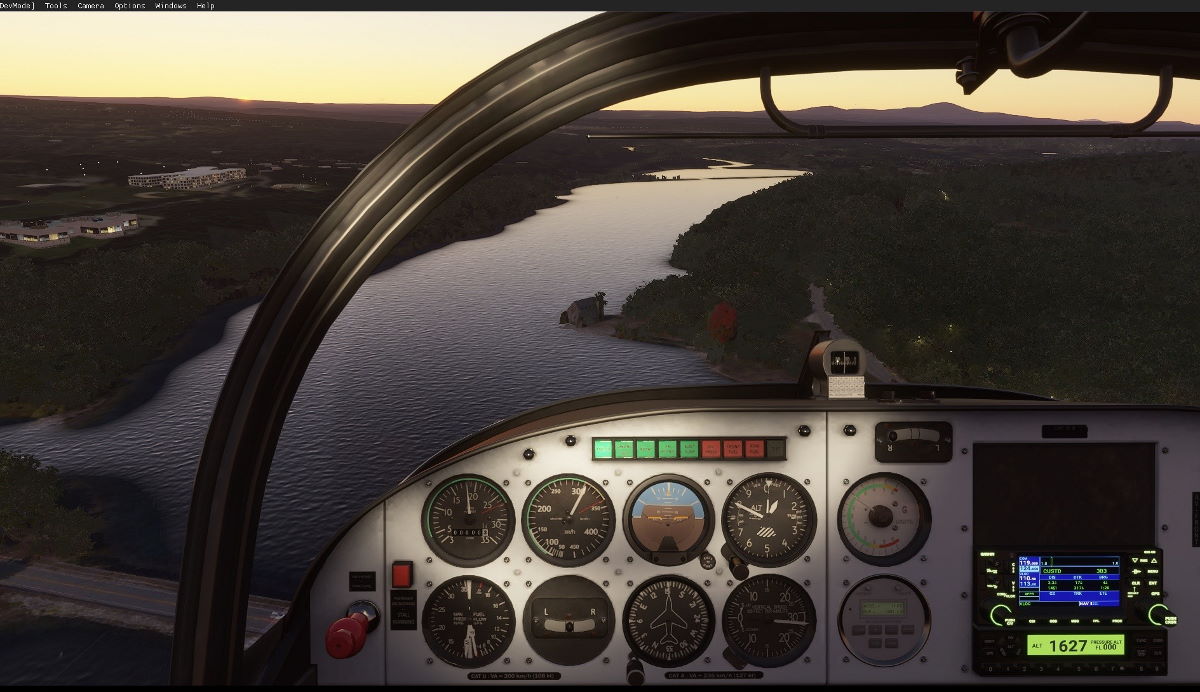
Task: Open the Help menu
Action: click(205, 6)
